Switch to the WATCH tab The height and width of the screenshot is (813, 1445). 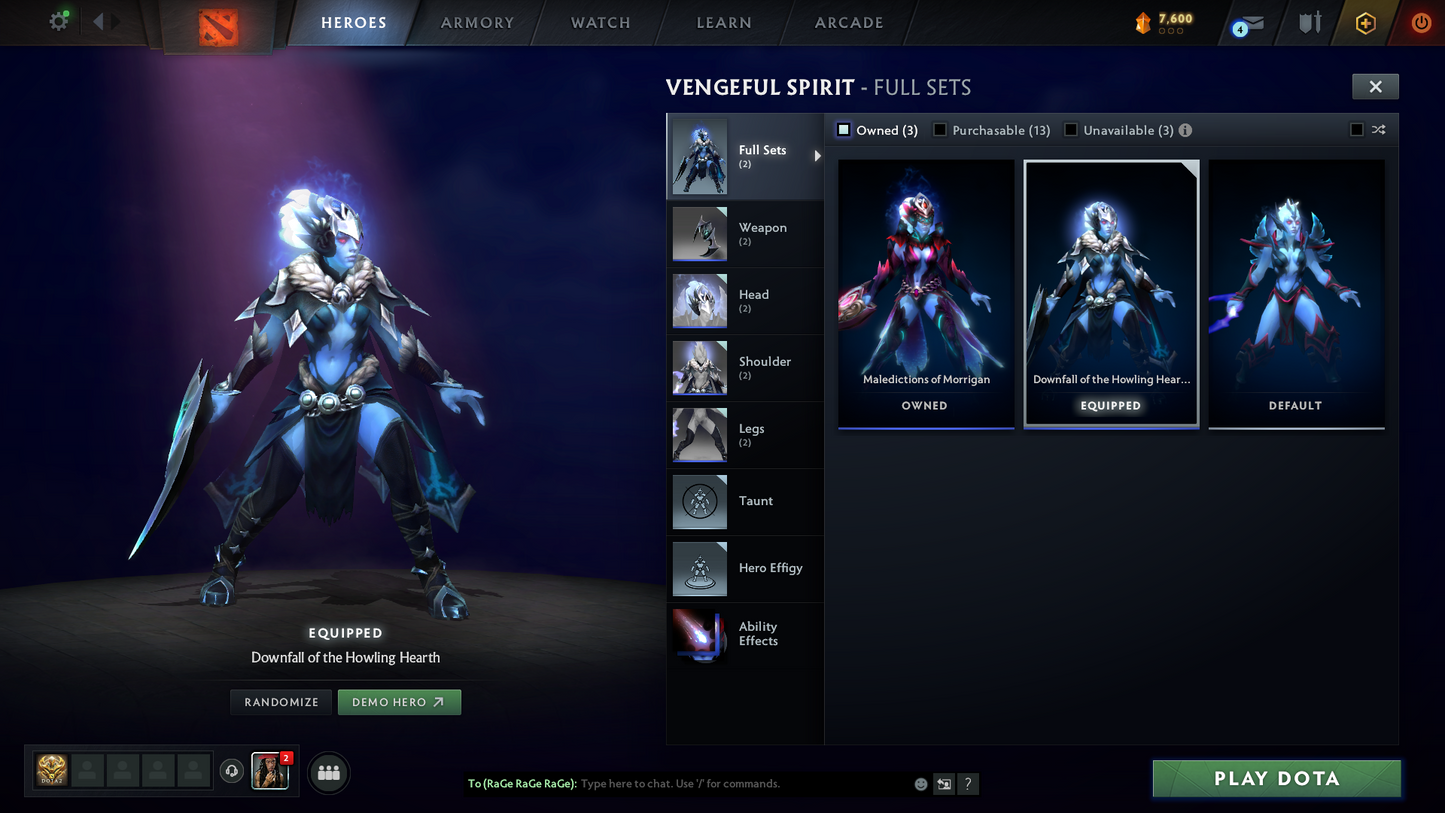pyautogui.click(x=598, y=22)
